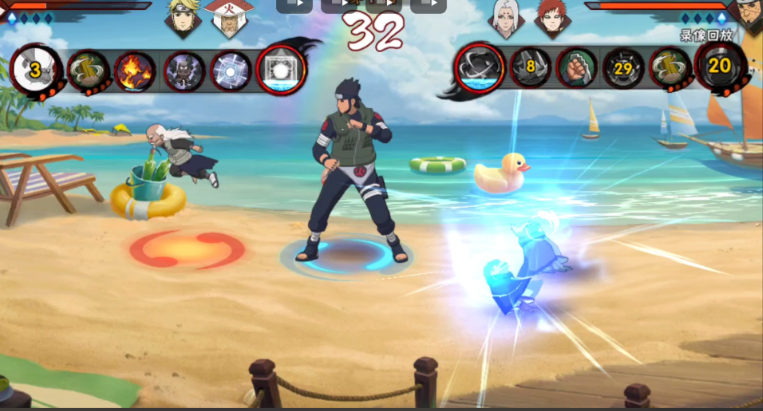Tap the skill showing an 8 cooldown
The height and width of the screenshot is (411, 763).
pos(530,68)
